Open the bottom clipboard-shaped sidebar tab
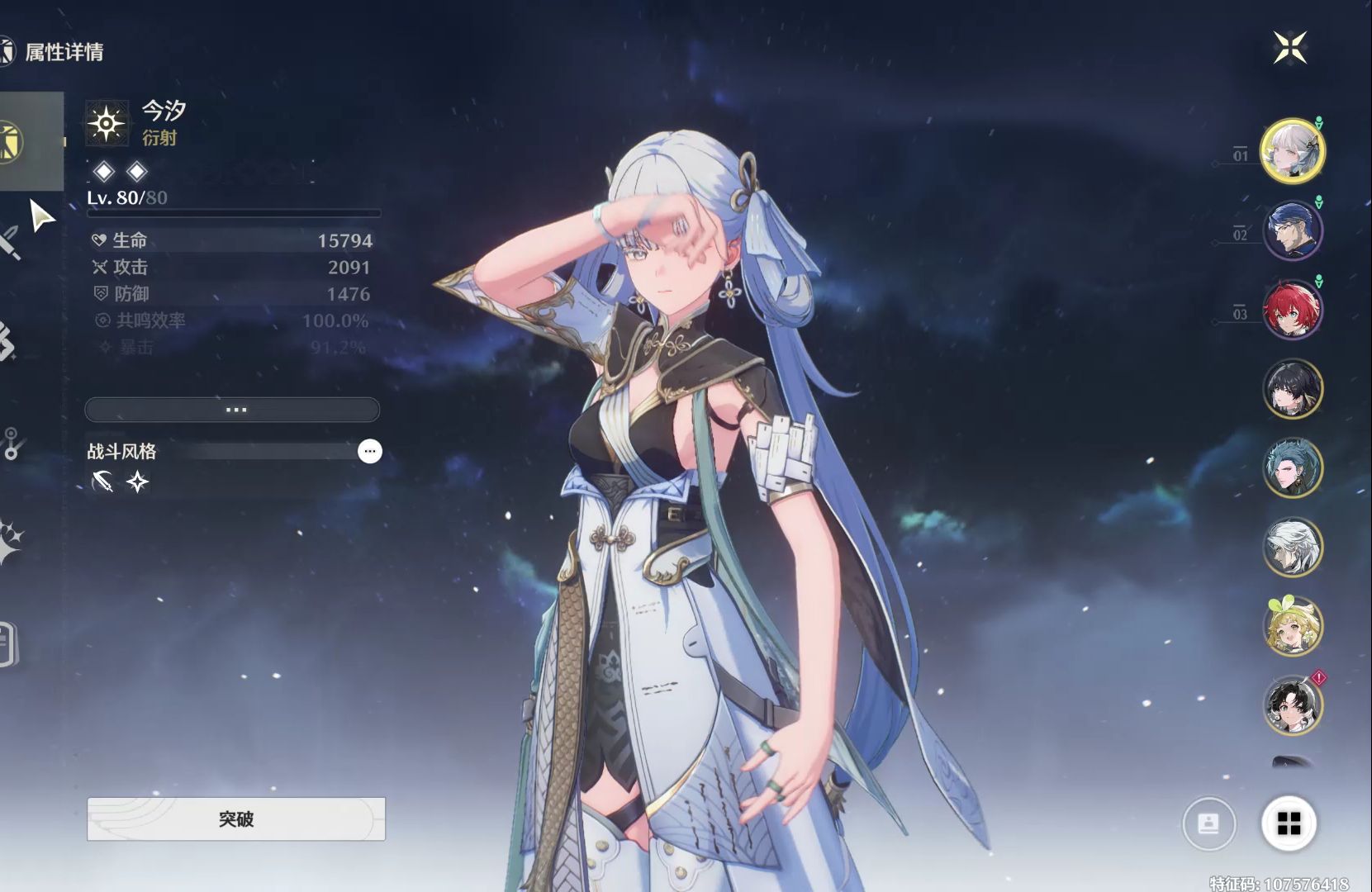The width and height of the screenshot is (1372, 892). coord(7,644)
